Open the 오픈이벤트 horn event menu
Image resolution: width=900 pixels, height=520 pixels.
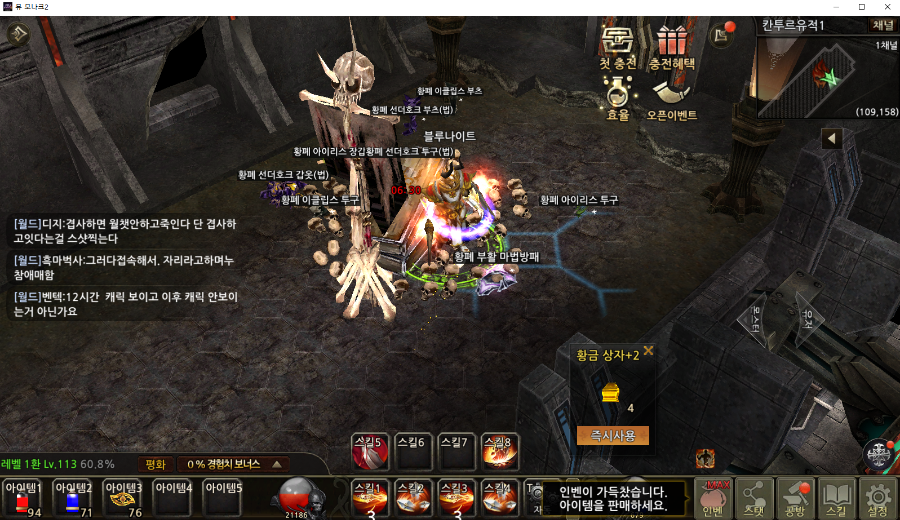click(x=671, y=99)
